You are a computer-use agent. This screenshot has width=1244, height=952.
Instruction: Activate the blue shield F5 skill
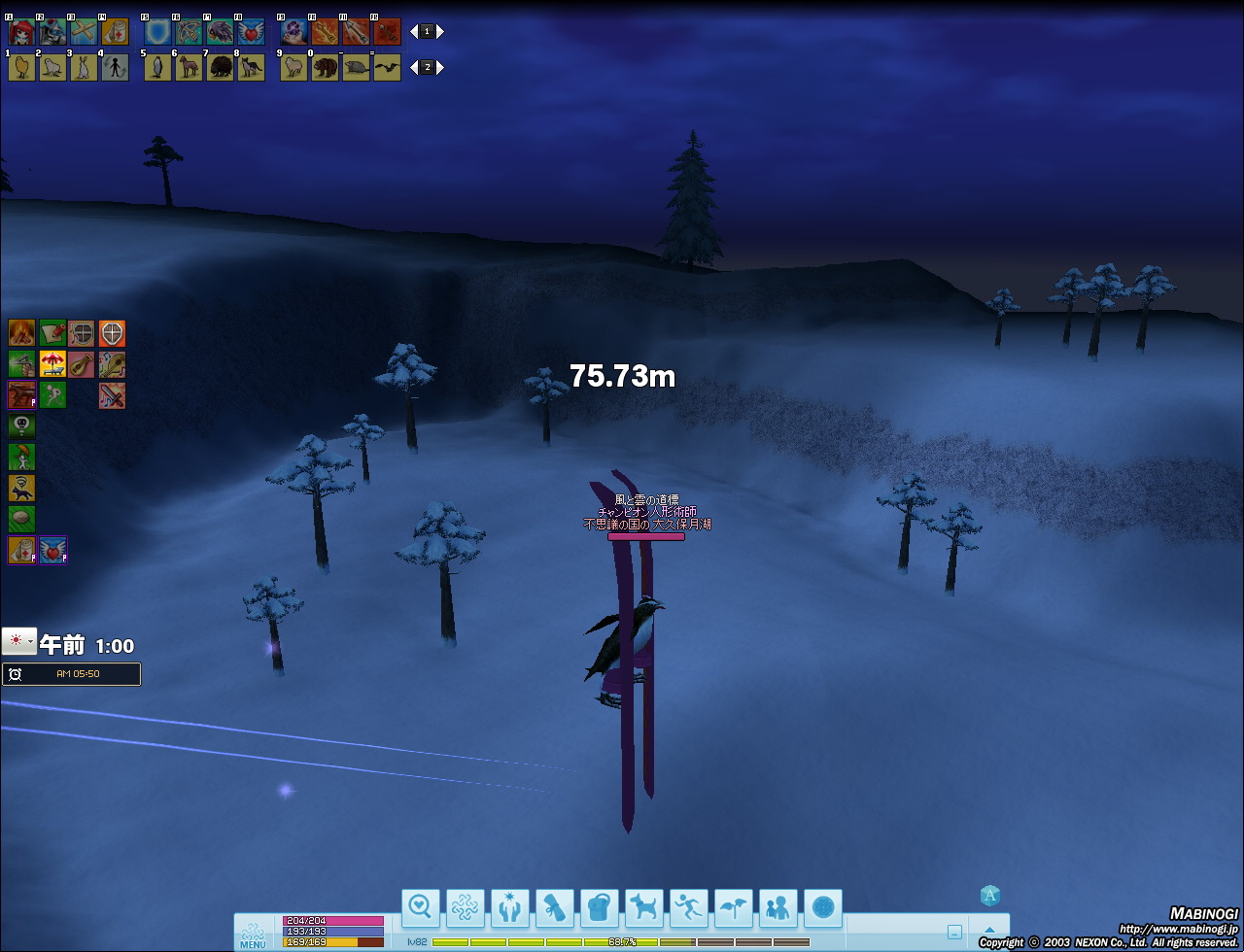[x=157, y=32]
